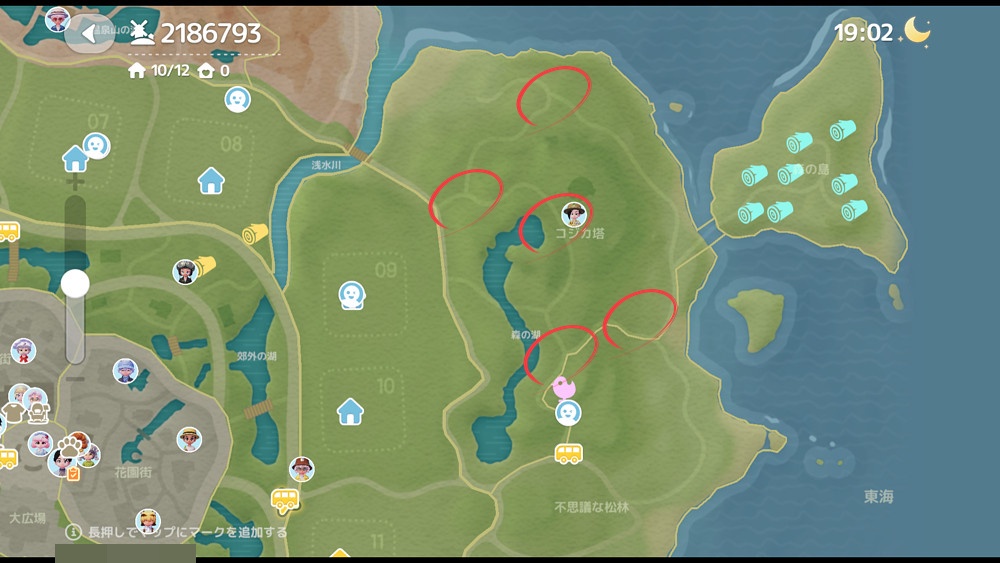Select the house marker near plot 10

[350, 410]
